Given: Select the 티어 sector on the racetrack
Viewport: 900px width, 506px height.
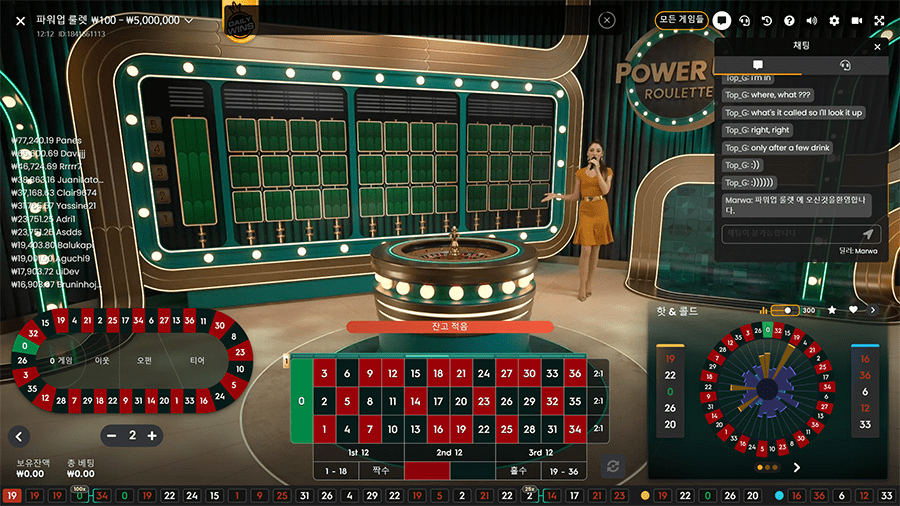Looking at the screenshot, I should pos(197,360).
